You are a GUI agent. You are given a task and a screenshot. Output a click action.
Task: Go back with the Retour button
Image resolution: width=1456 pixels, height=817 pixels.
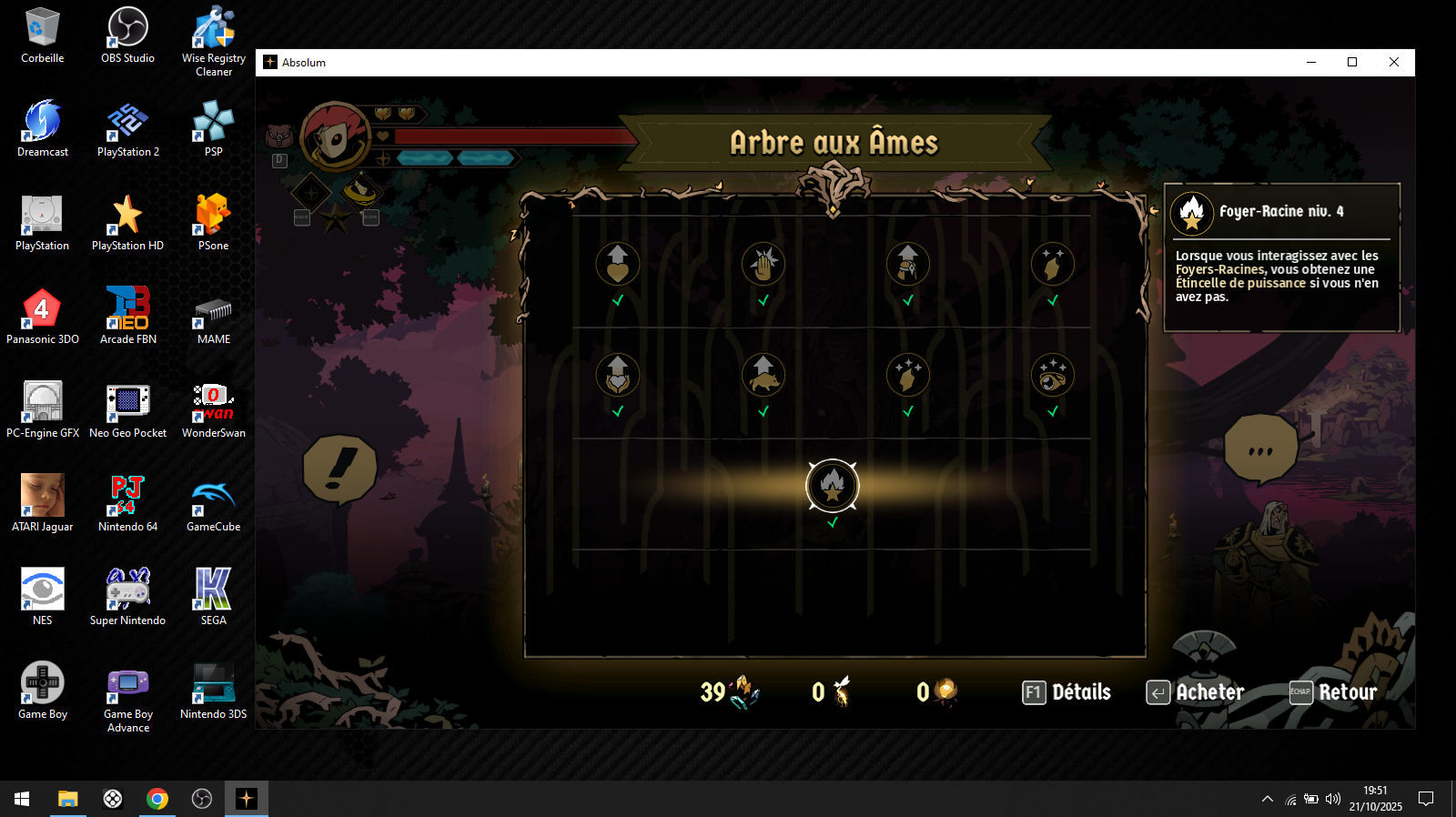pos(1333,692)
